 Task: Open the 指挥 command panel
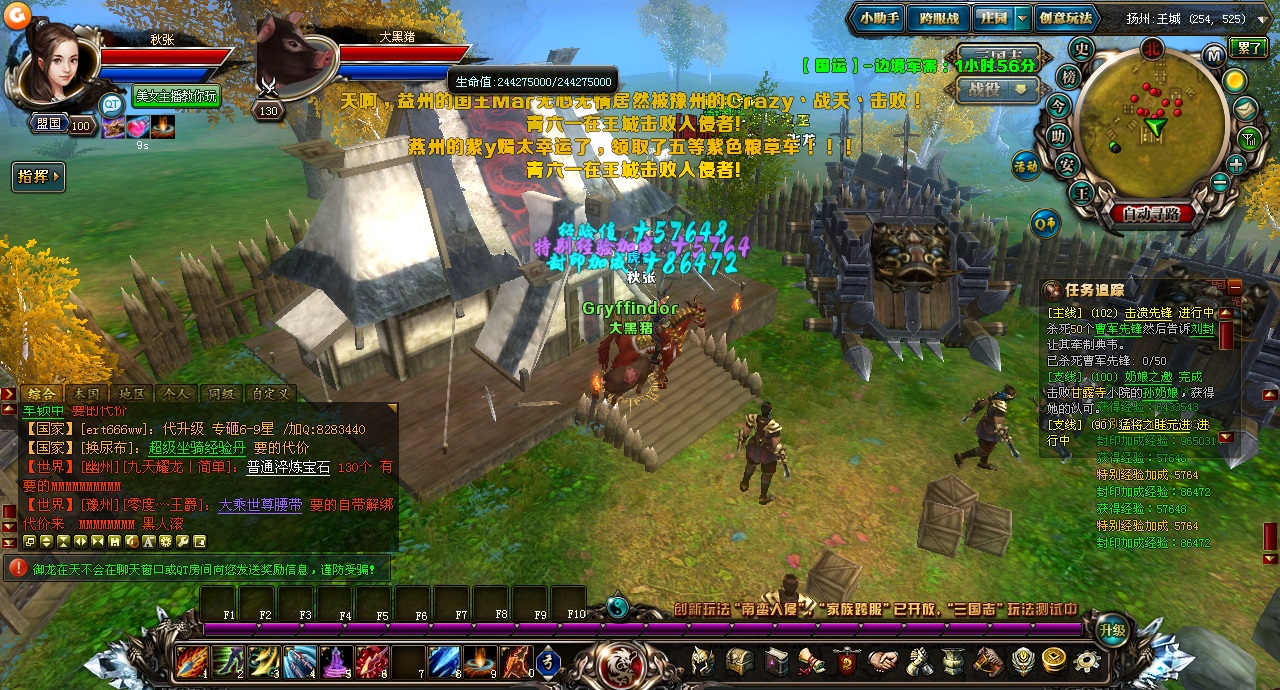click(38, 177)
